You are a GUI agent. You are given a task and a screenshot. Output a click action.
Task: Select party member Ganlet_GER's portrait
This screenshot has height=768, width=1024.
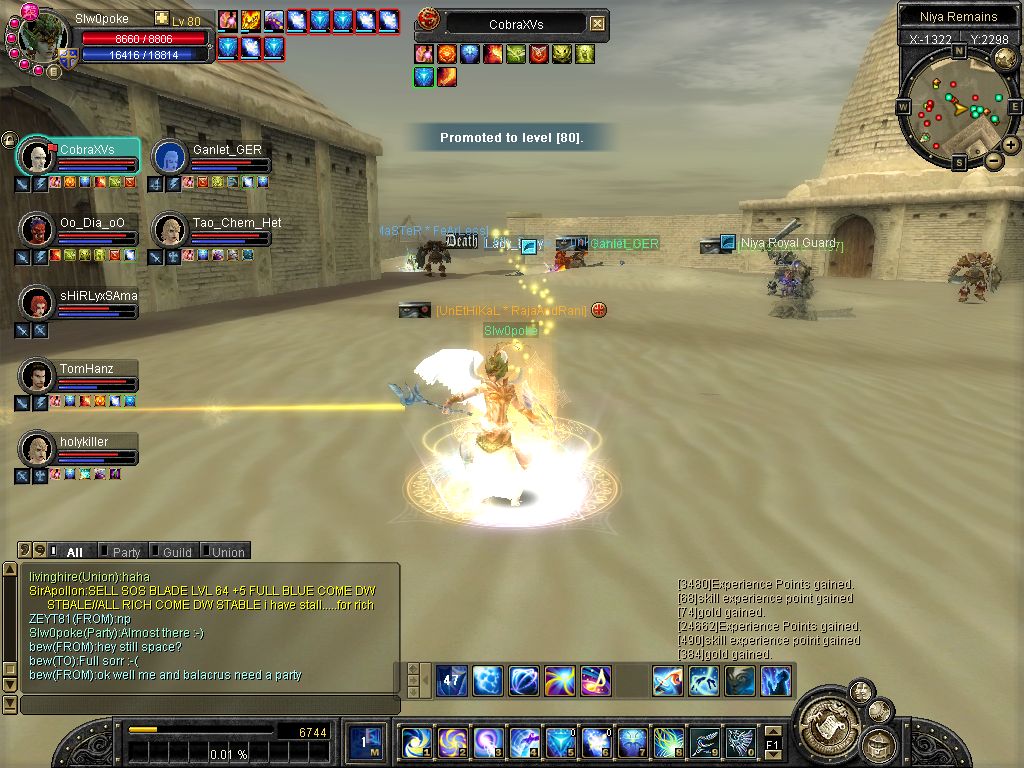coord(169,157)
